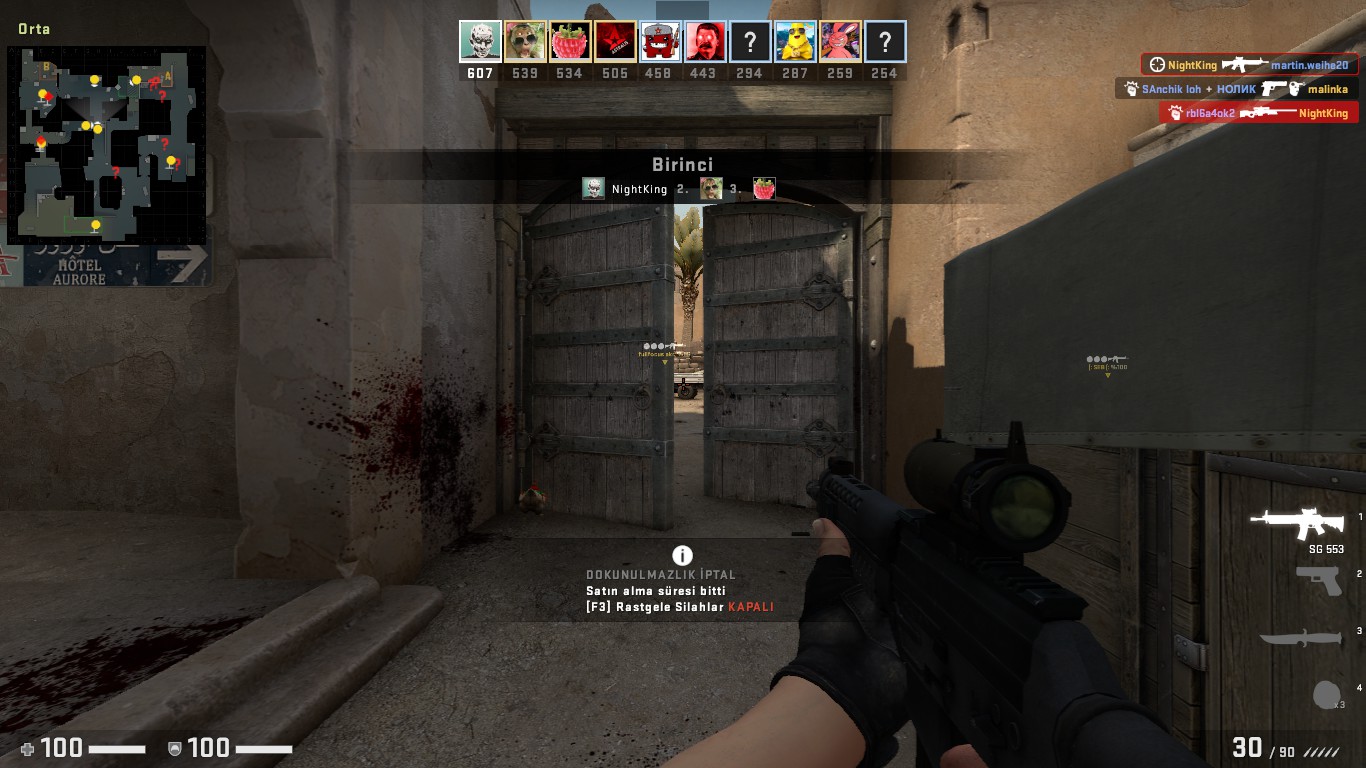Select the red Meat Boy avatar
This screenshot has height=768, width=1366.
click(660, 42)
